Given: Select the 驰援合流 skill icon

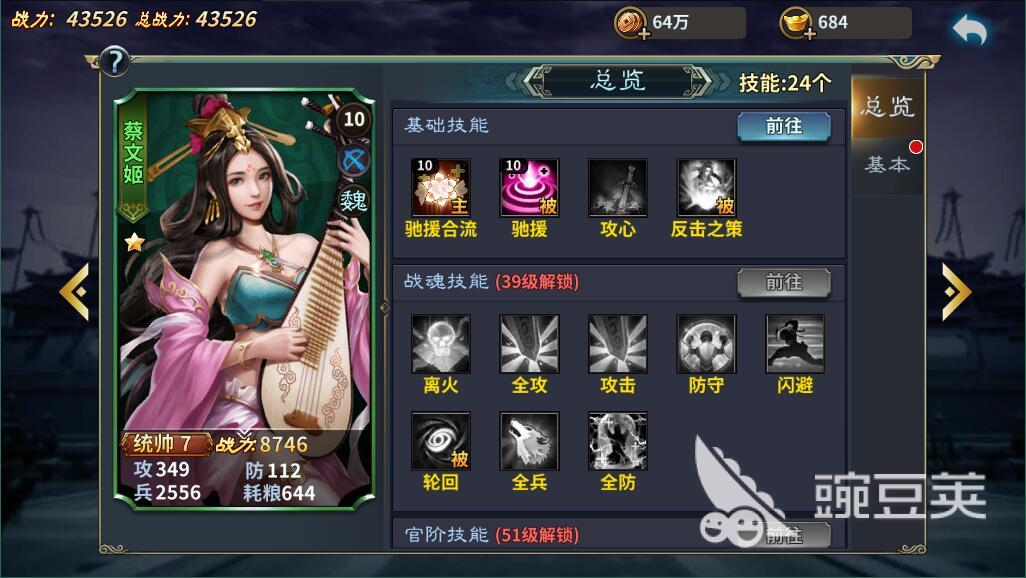Looking at the screenshot, I should [441, 188].
